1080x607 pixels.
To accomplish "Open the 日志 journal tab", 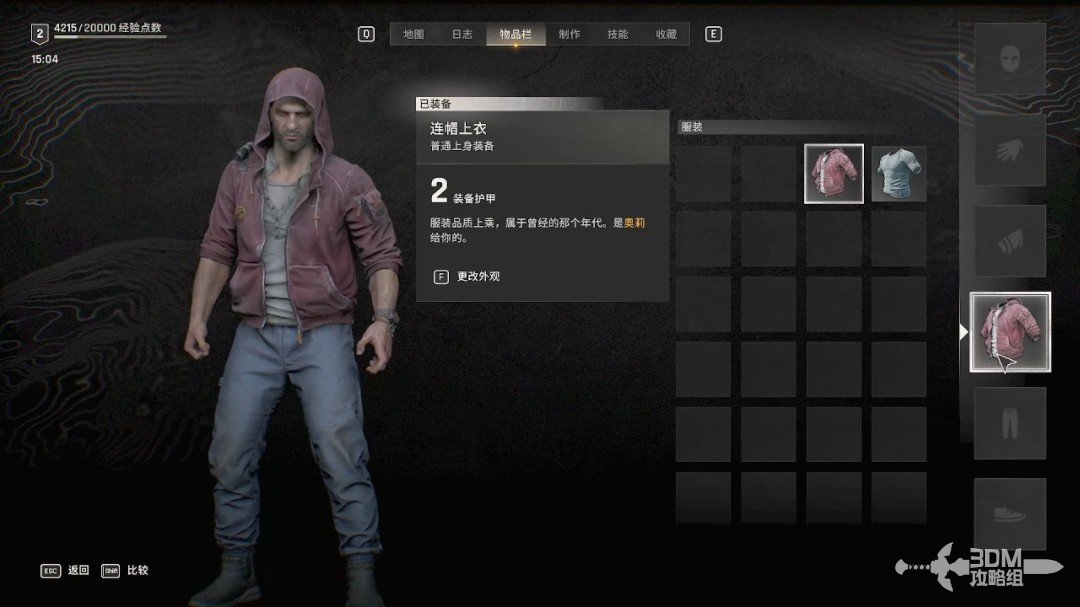I will (x=462, y=34).
